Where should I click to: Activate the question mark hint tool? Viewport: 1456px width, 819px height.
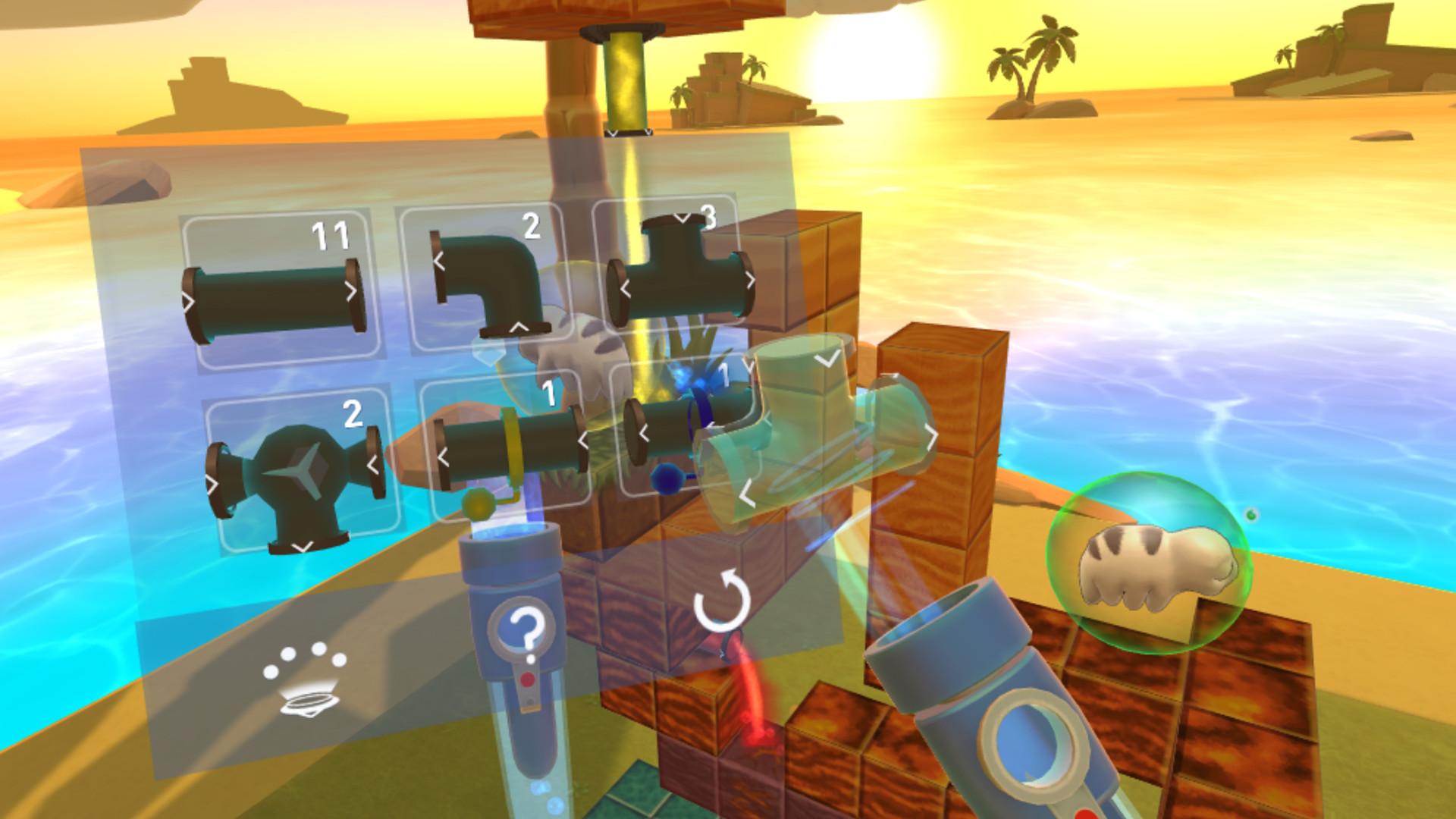pyautogui.click(x=522, y=626)
